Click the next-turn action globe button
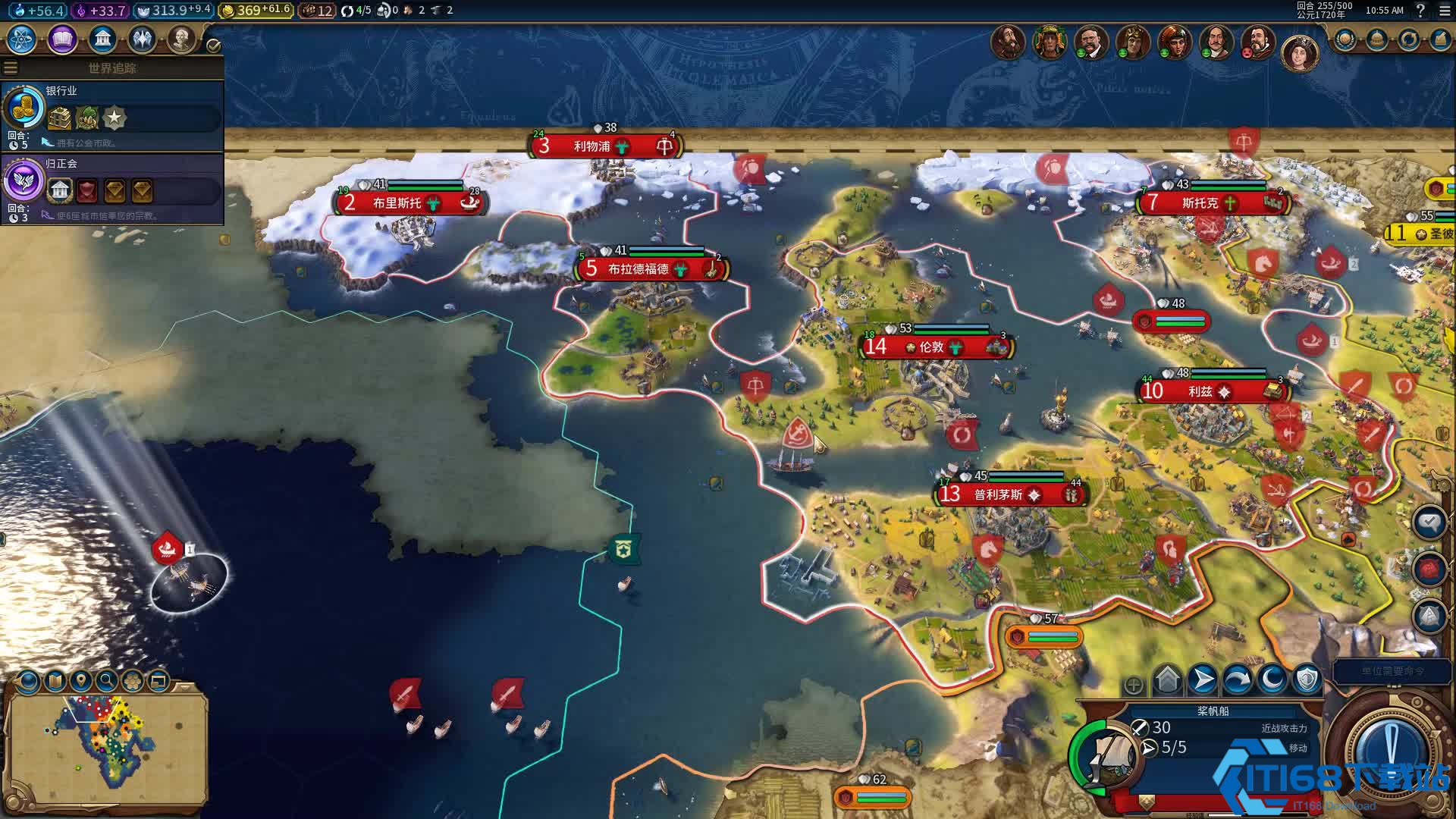Screen dimensions: 1456x819 (1391, 748)
